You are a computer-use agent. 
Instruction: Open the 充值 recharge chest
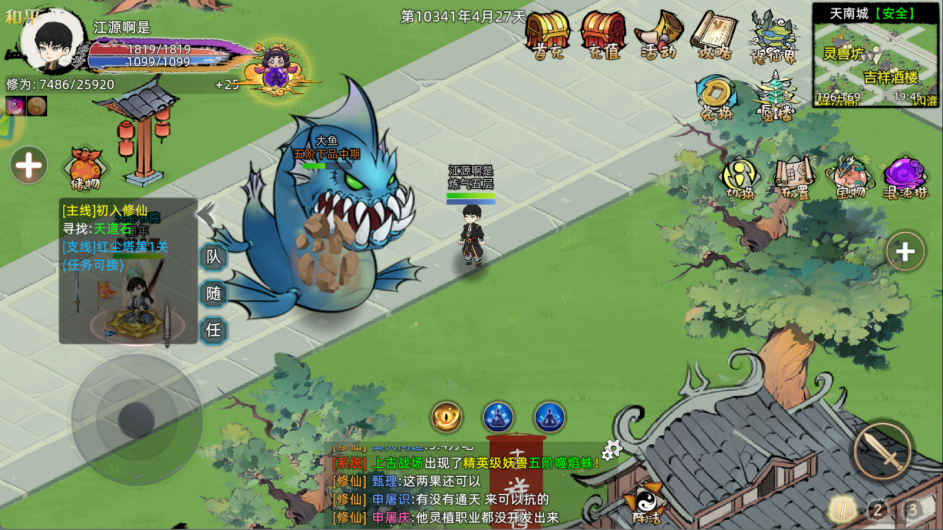coord(603,35)
